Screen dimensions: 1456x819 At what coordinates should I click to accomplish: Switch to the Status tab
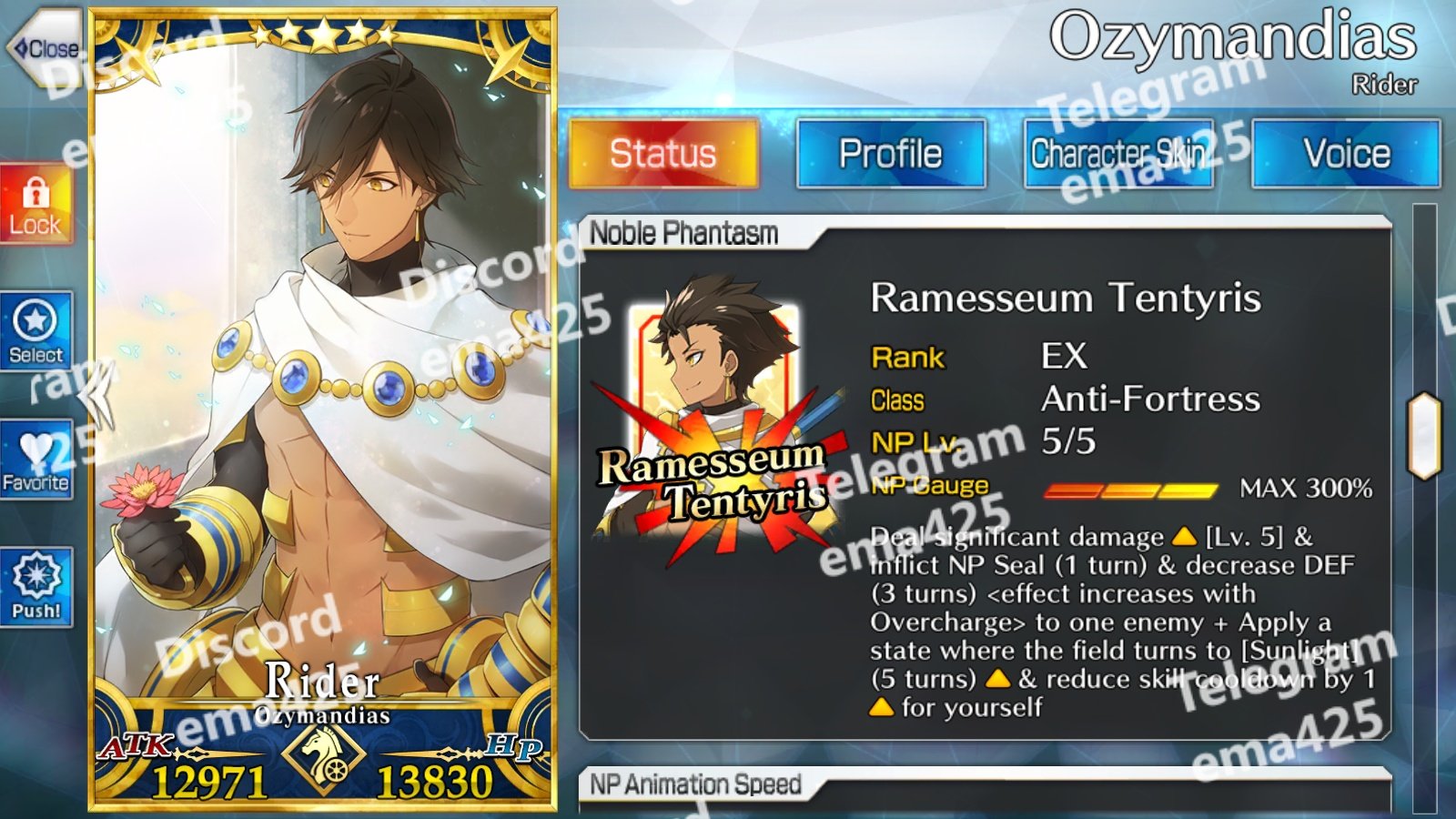662,153
